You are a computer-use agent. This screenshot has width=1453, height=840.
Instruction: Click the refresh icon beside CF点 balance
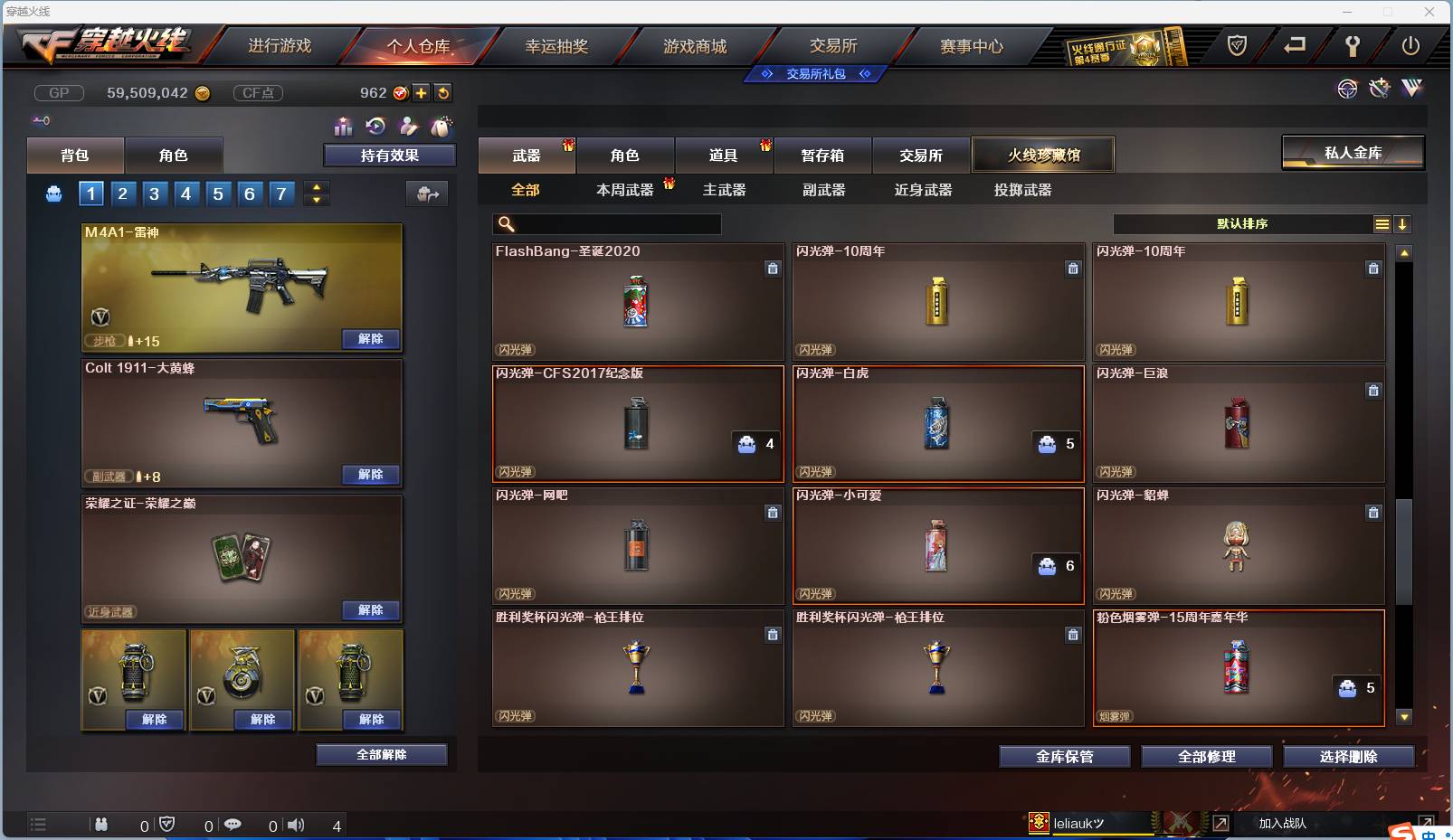pos(444,92)
